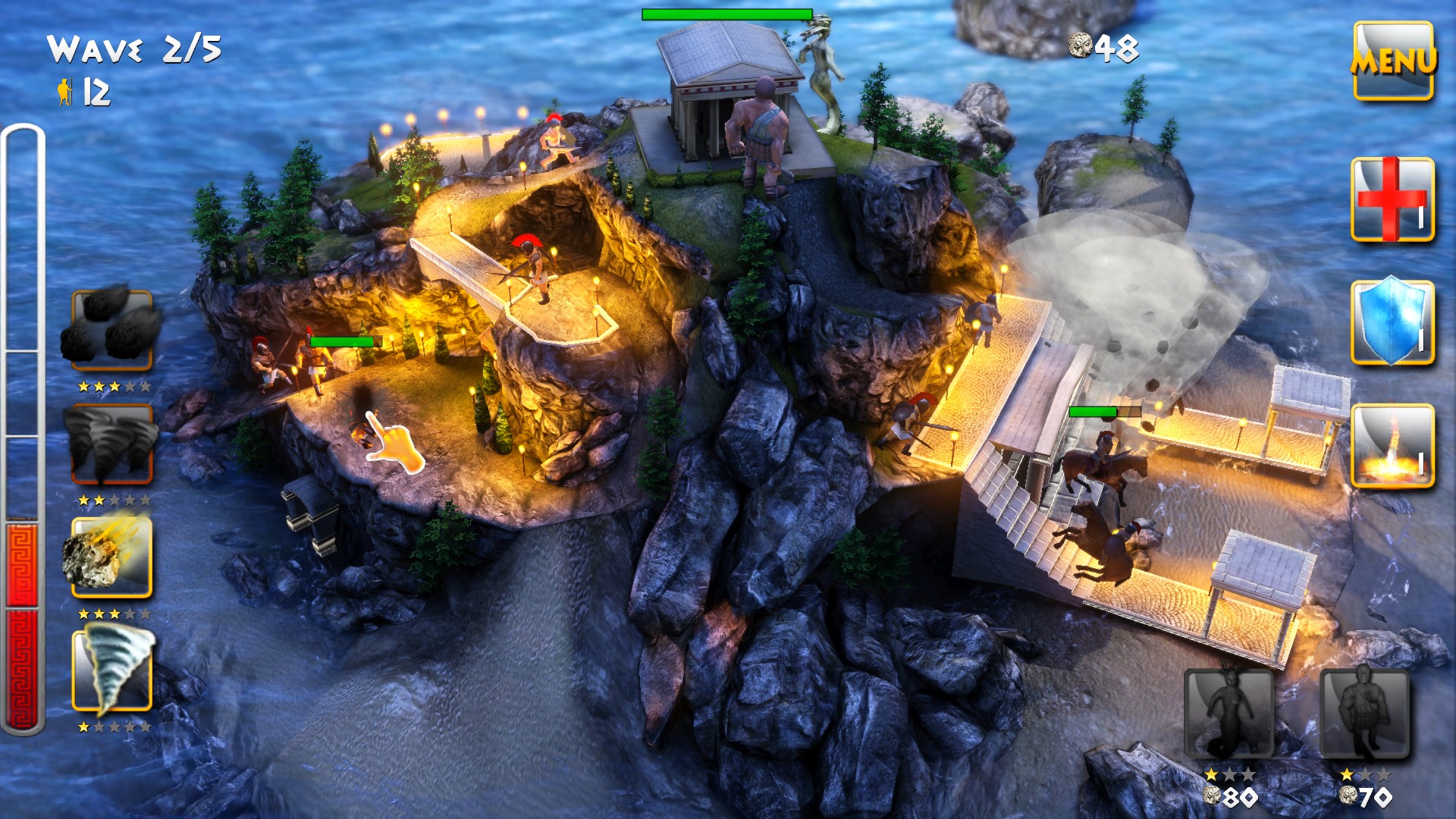Click the green health bar above the temple
Image resolution: width=1456 pixels, height=819 pixels.
(x=726, y=13)
